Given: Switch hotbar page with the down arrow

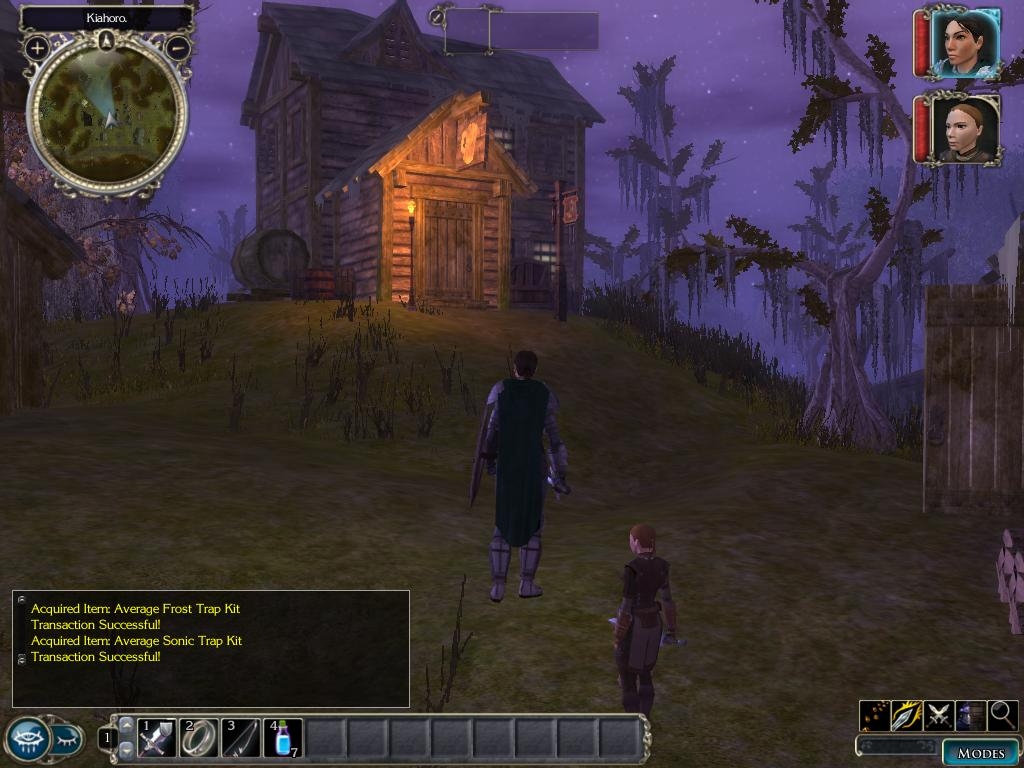Looking at the screenshot, I should [x=127, y=750].
